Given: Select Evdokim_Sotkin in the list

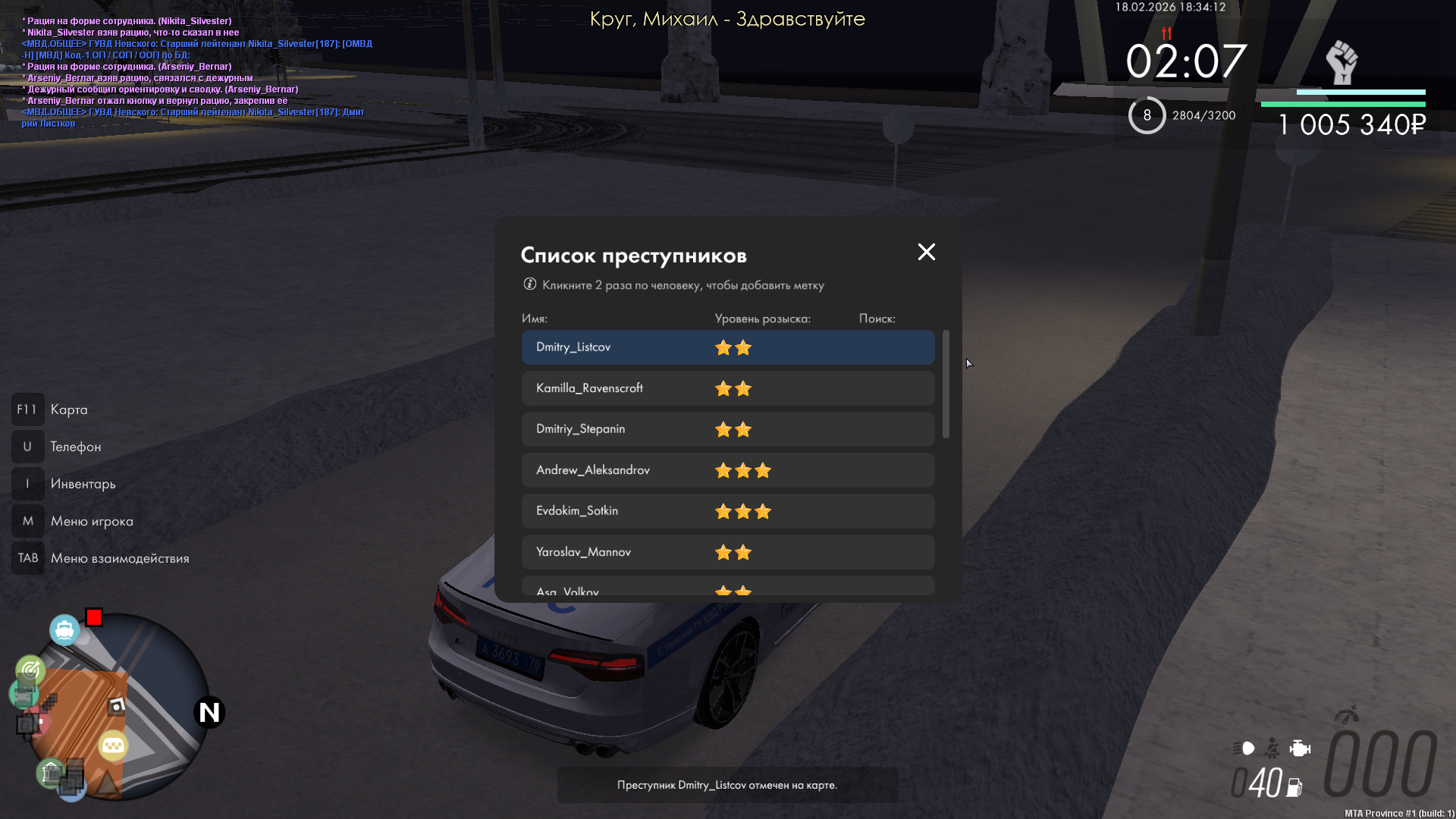Looking at the screenshot, I should point(726,511).
